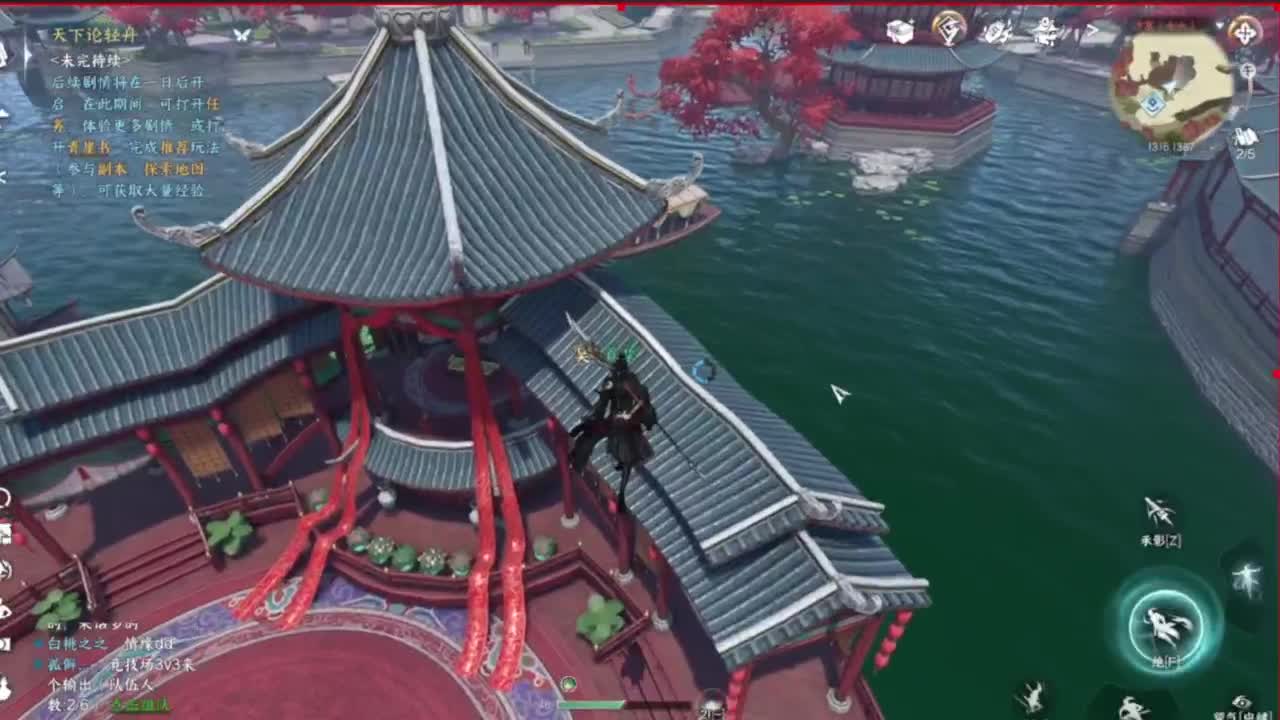Toggle the green gem beside the experience bar

(569, 681)
